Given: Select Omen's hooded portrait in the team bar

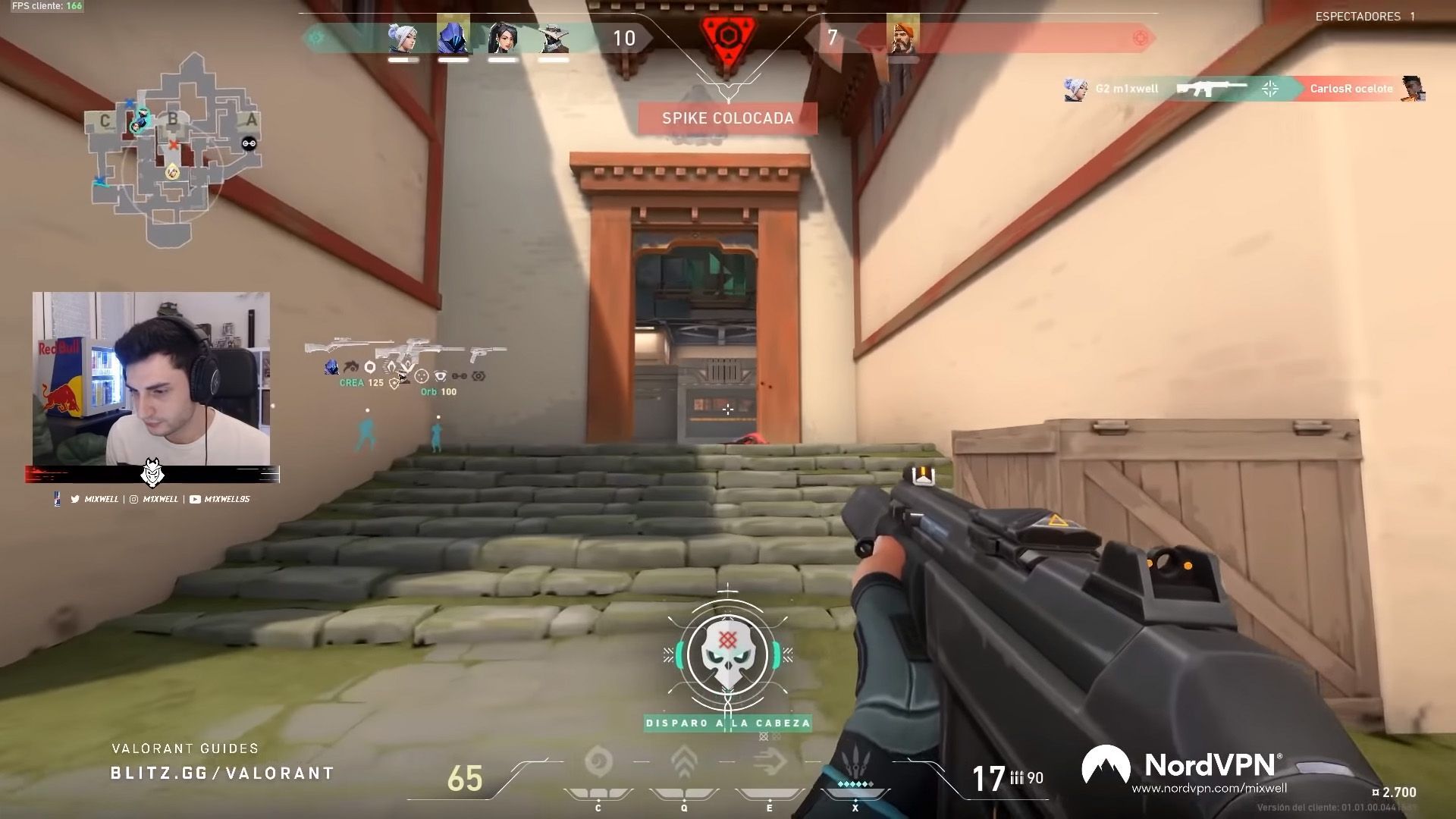Looking at the screenshot, I should pyautogui.click(x=453, y=36).
